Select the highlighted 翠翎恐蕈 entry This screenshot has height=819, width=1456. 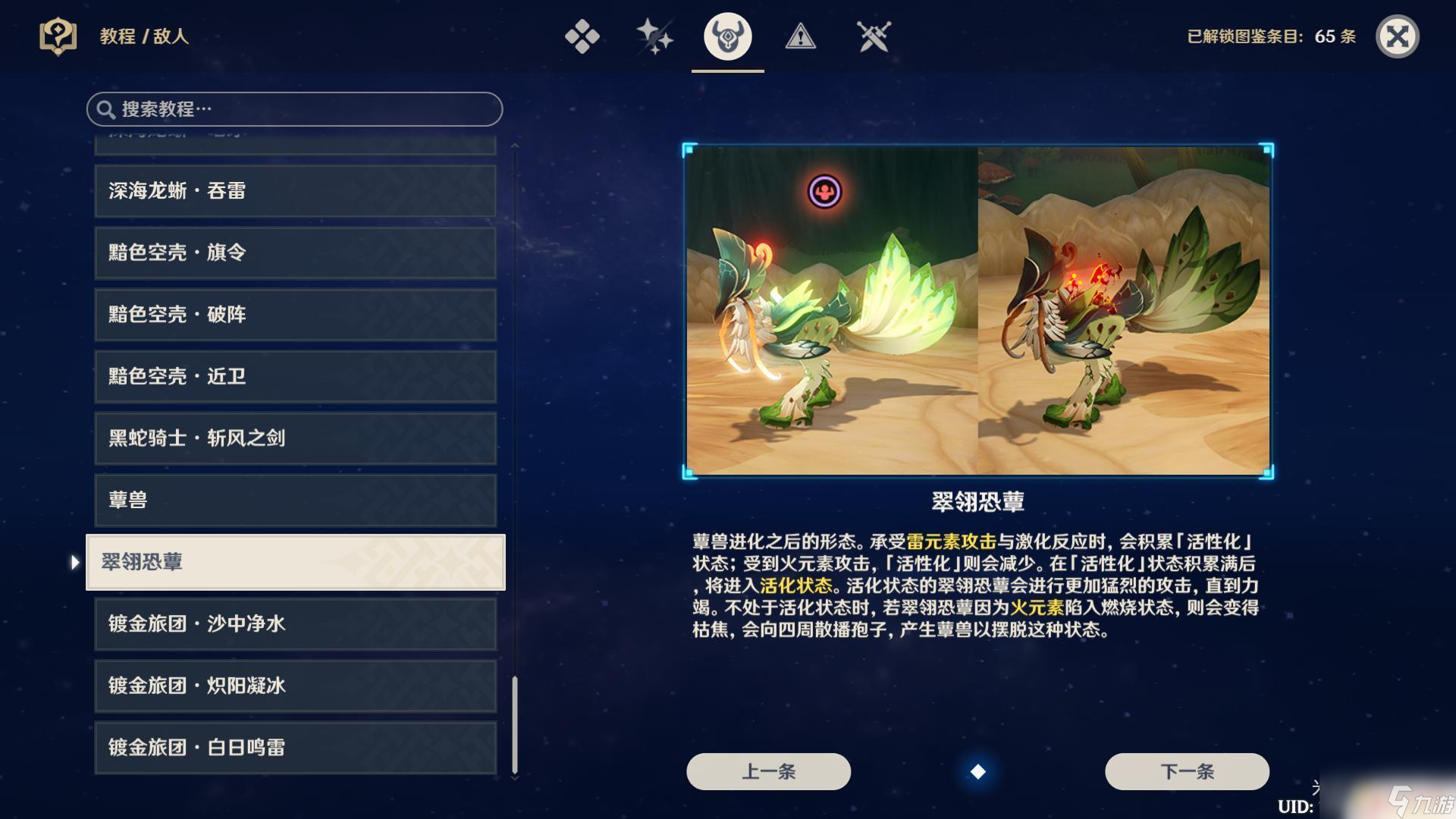[294, 563]
